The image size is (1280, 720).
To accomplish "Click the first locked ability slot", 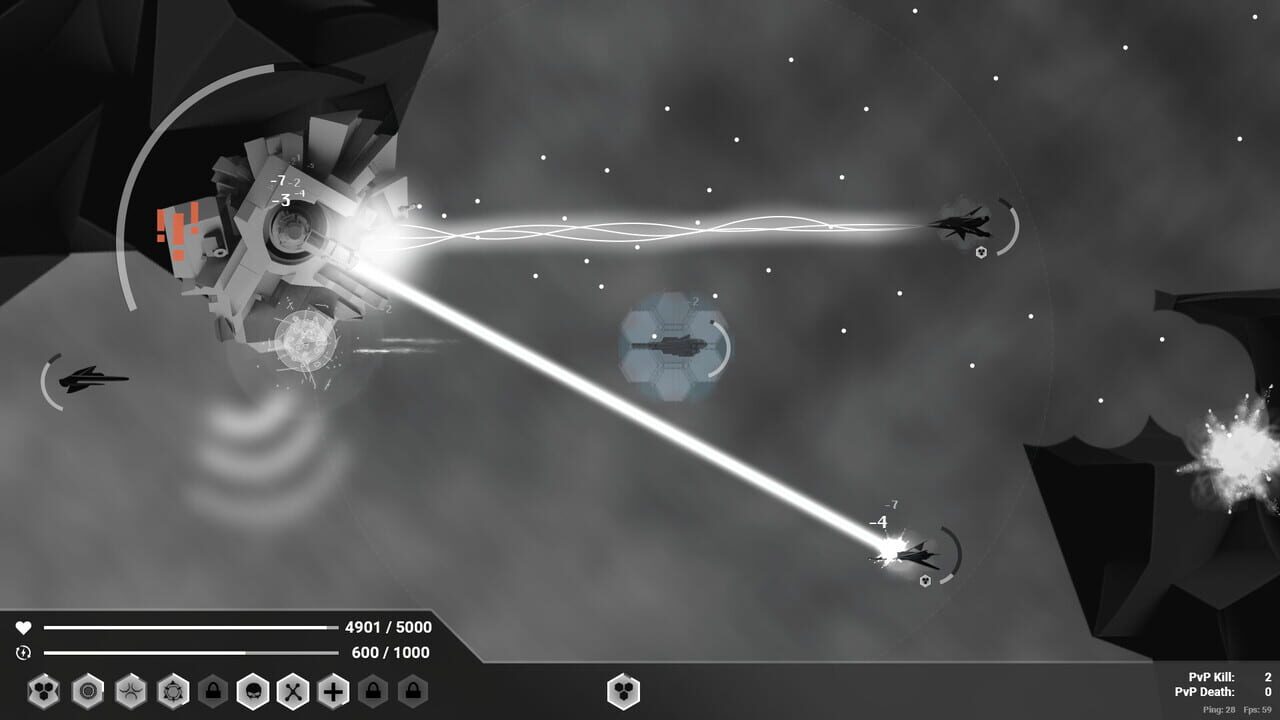I will point(214,691).
